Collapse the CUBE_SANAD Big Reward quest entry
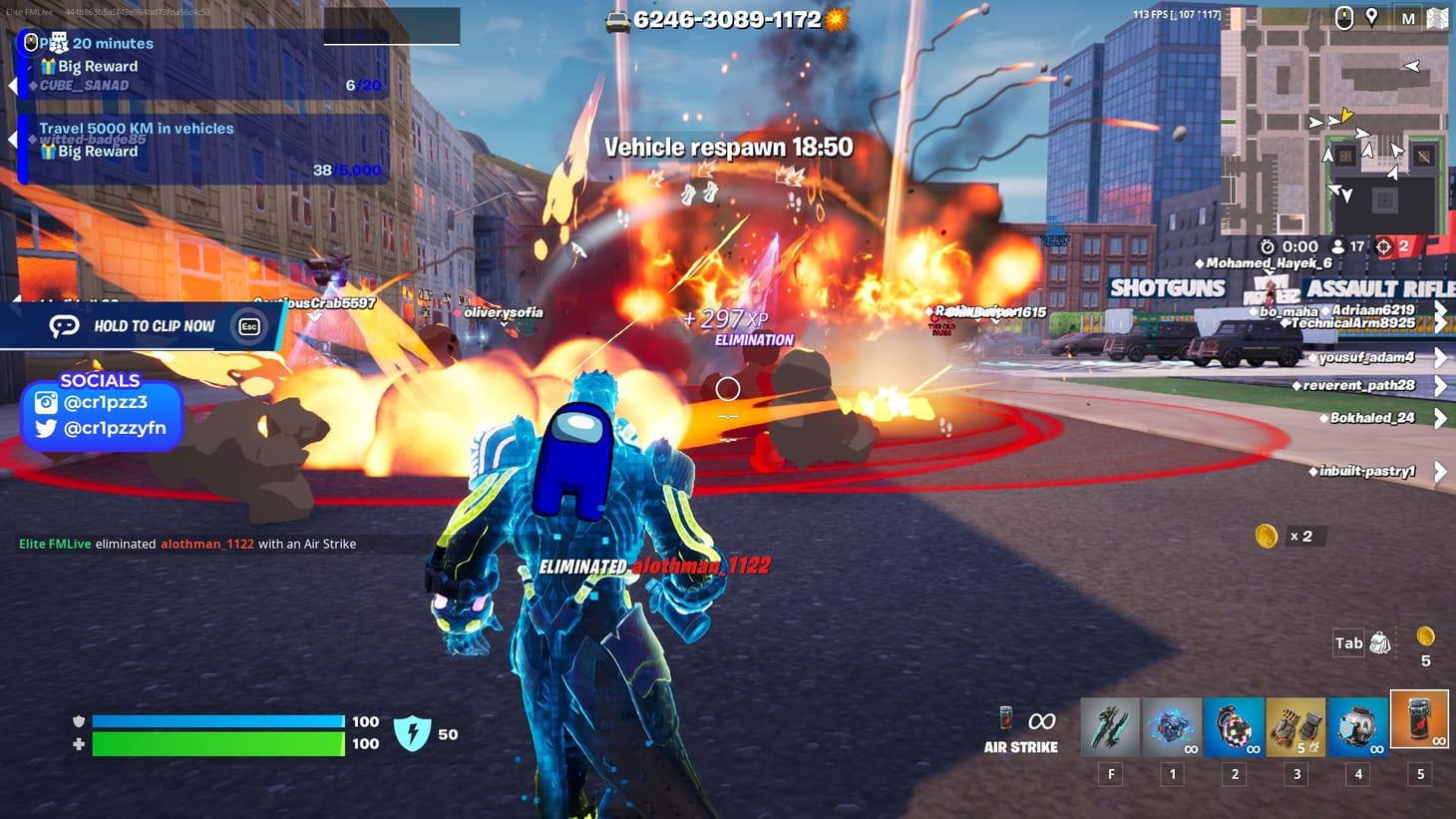 coord(12,85)
